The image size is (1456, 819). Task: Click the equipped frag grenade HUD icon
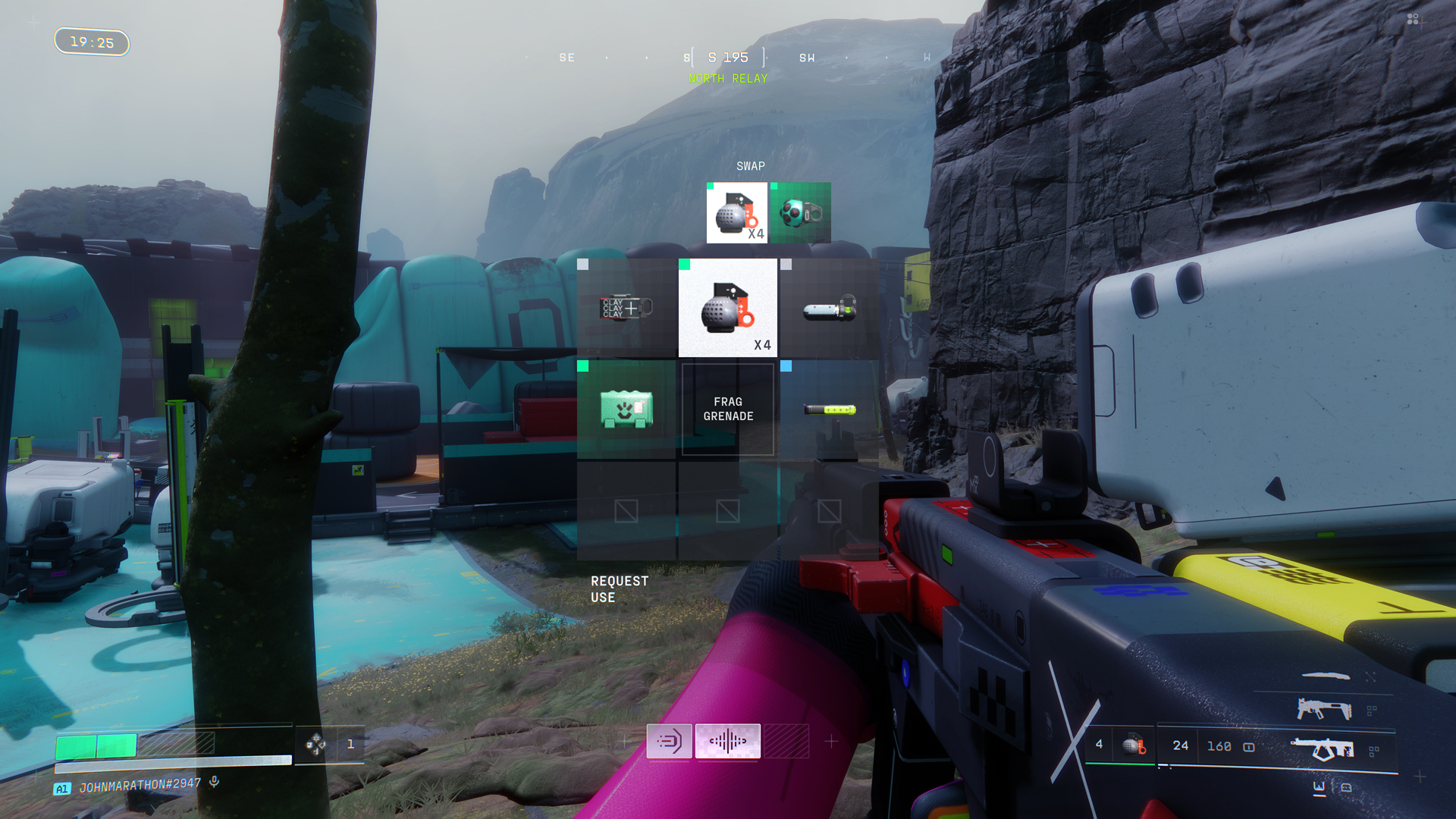coord(1134,745)
